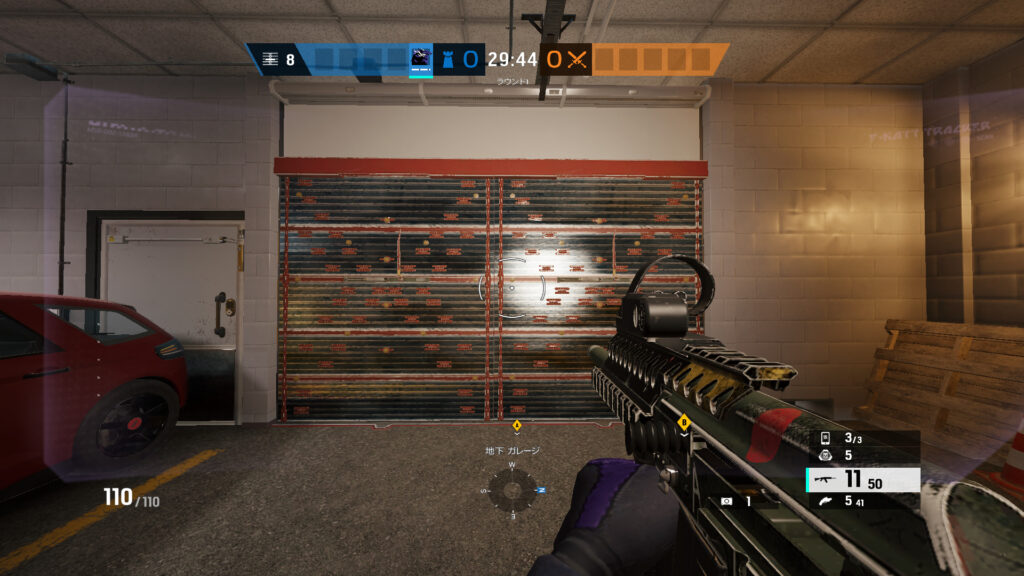1024x576 pixels.
Task: Click the orange attacker crossed-swords icon
Action: coord(576,59)
